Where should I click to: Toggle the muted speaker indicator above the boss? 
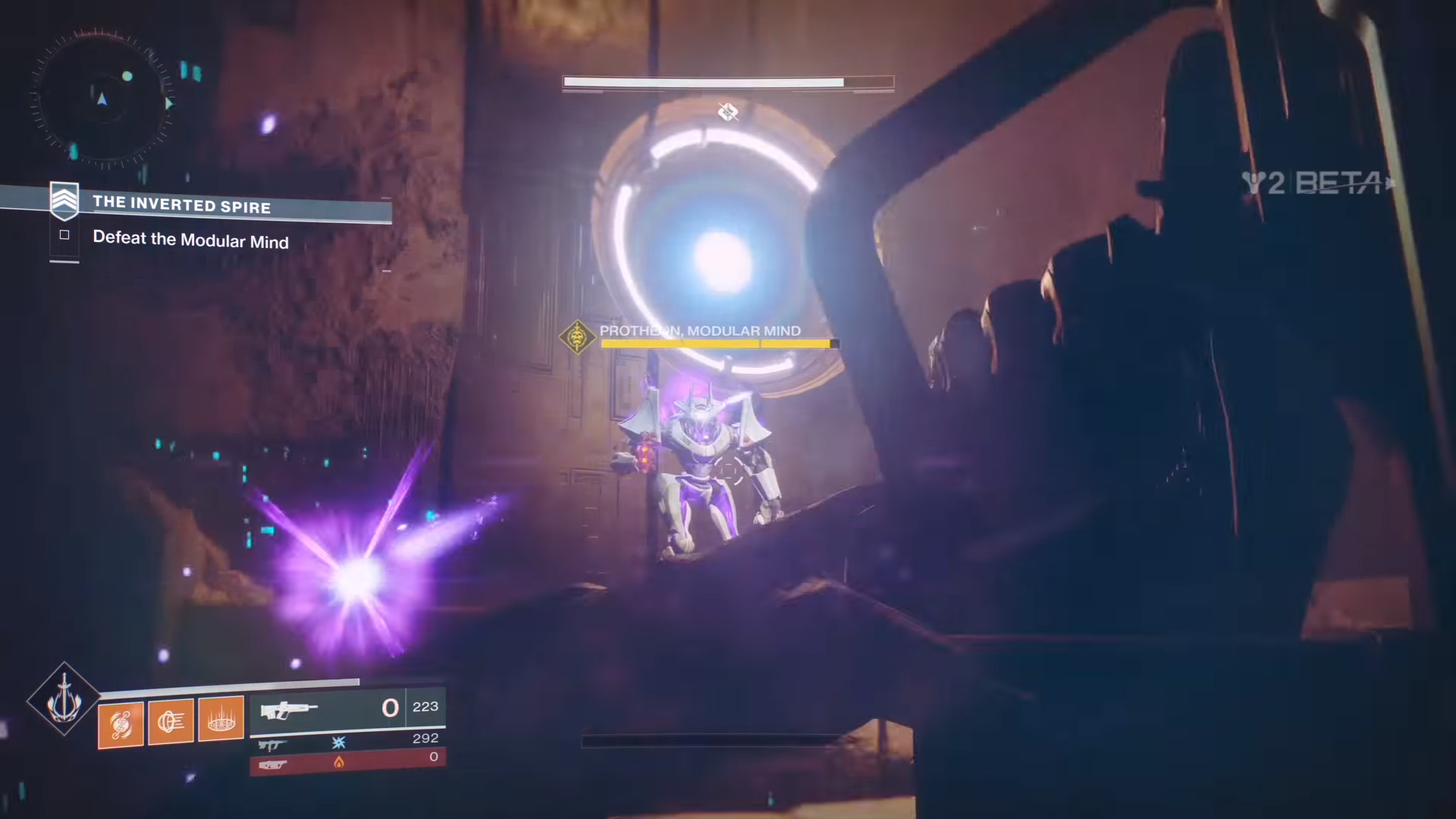728,111
